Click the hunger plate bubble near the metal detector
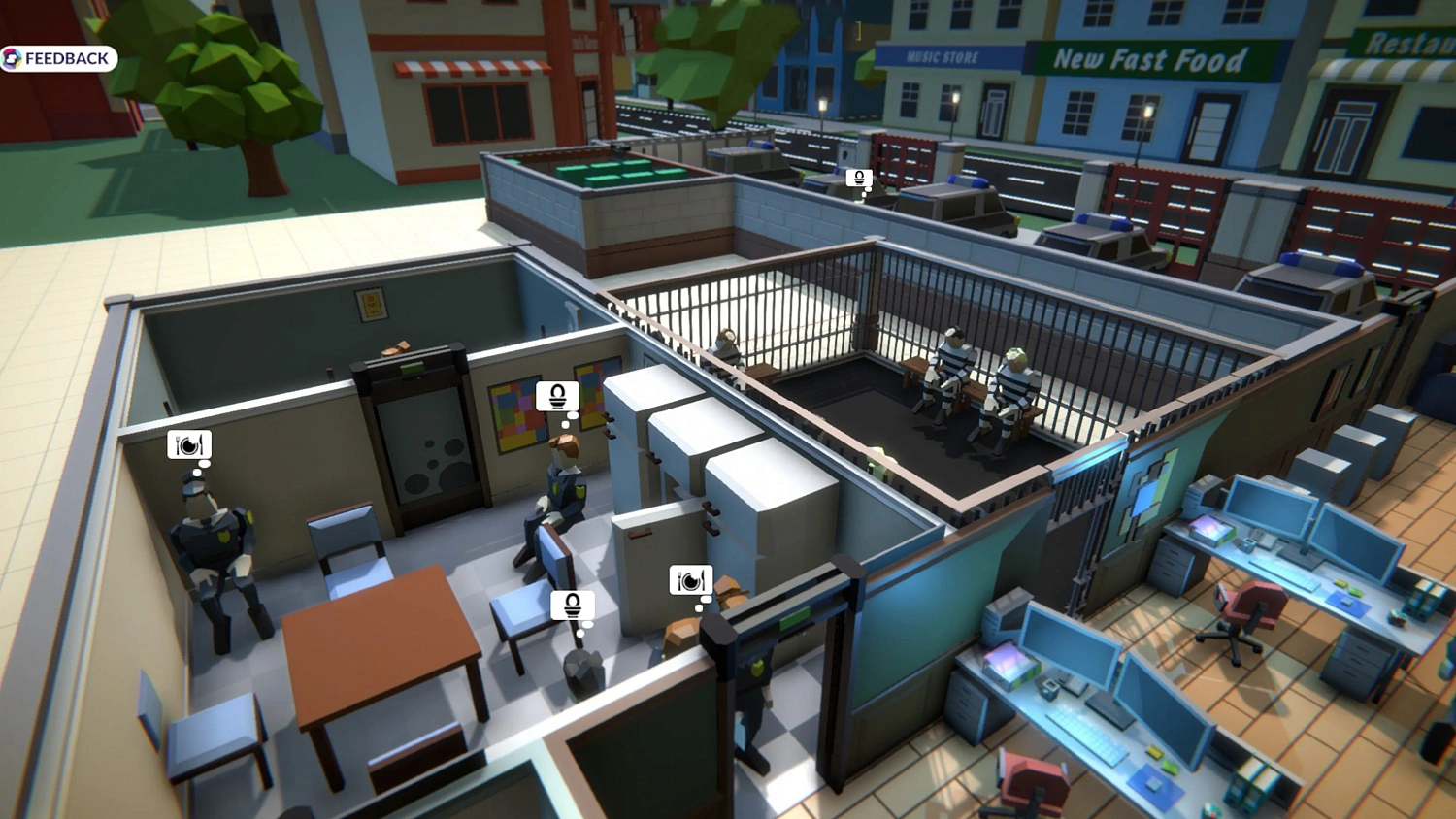The width and height of the screenshot is (1456, 819). pos(691,579)
